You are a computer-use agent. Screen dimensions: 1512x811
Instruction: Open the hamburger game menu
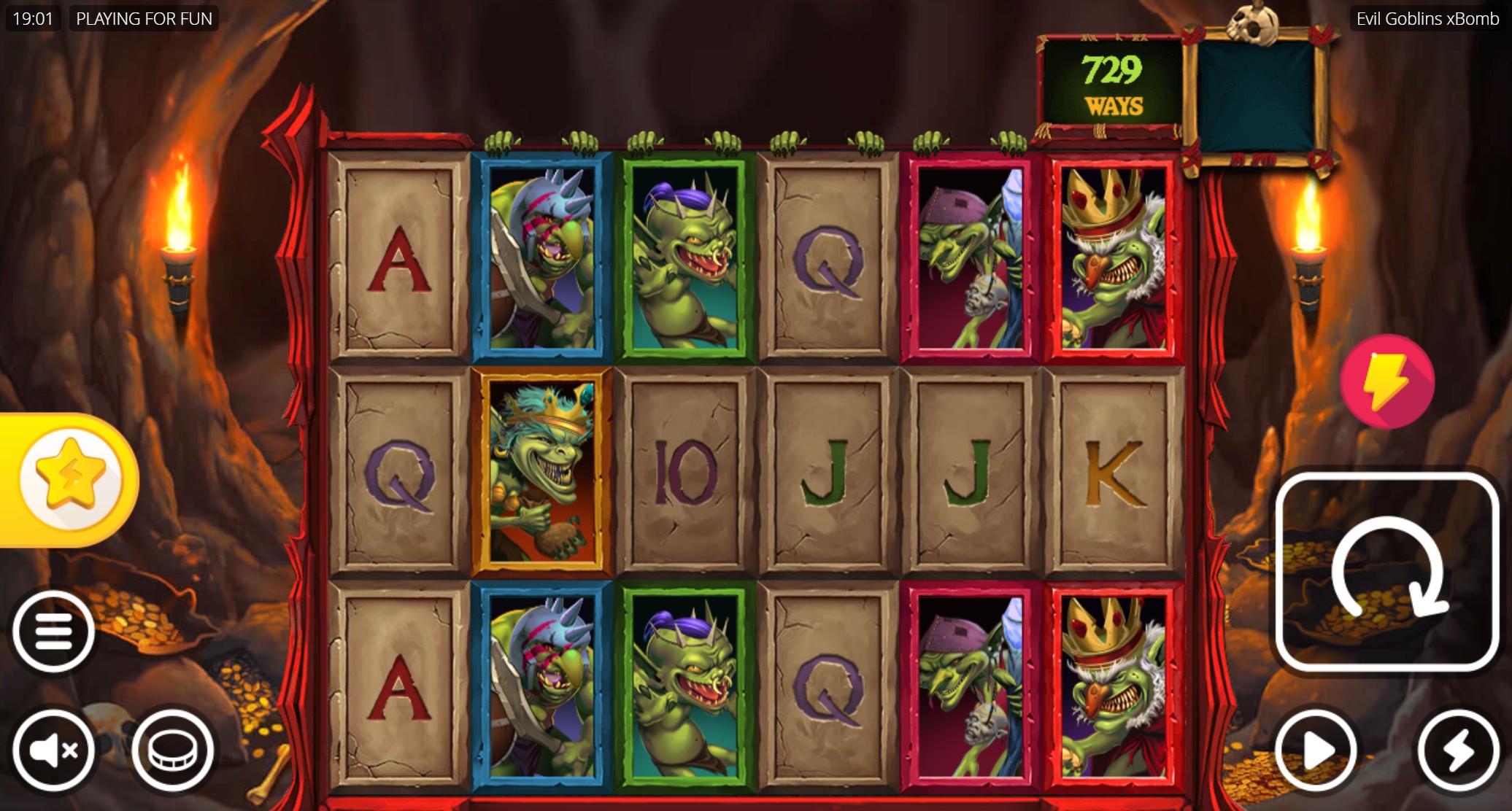coord(55,629)
